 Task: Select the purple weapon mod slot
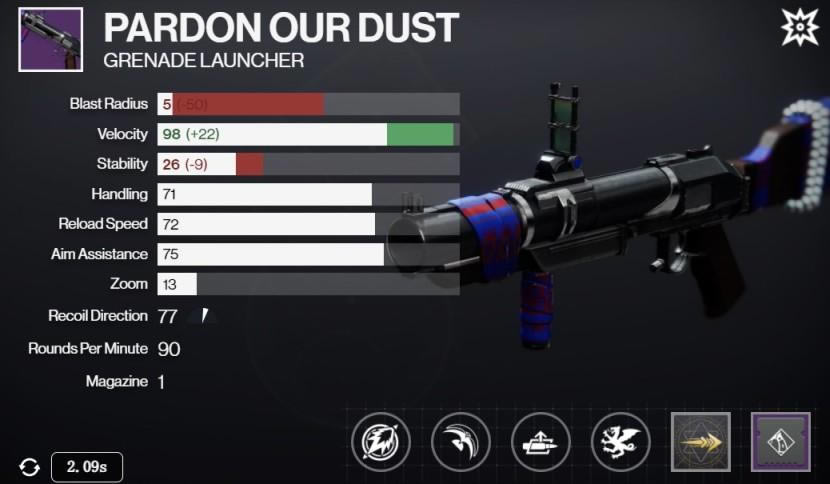click(x=780, y=441)
